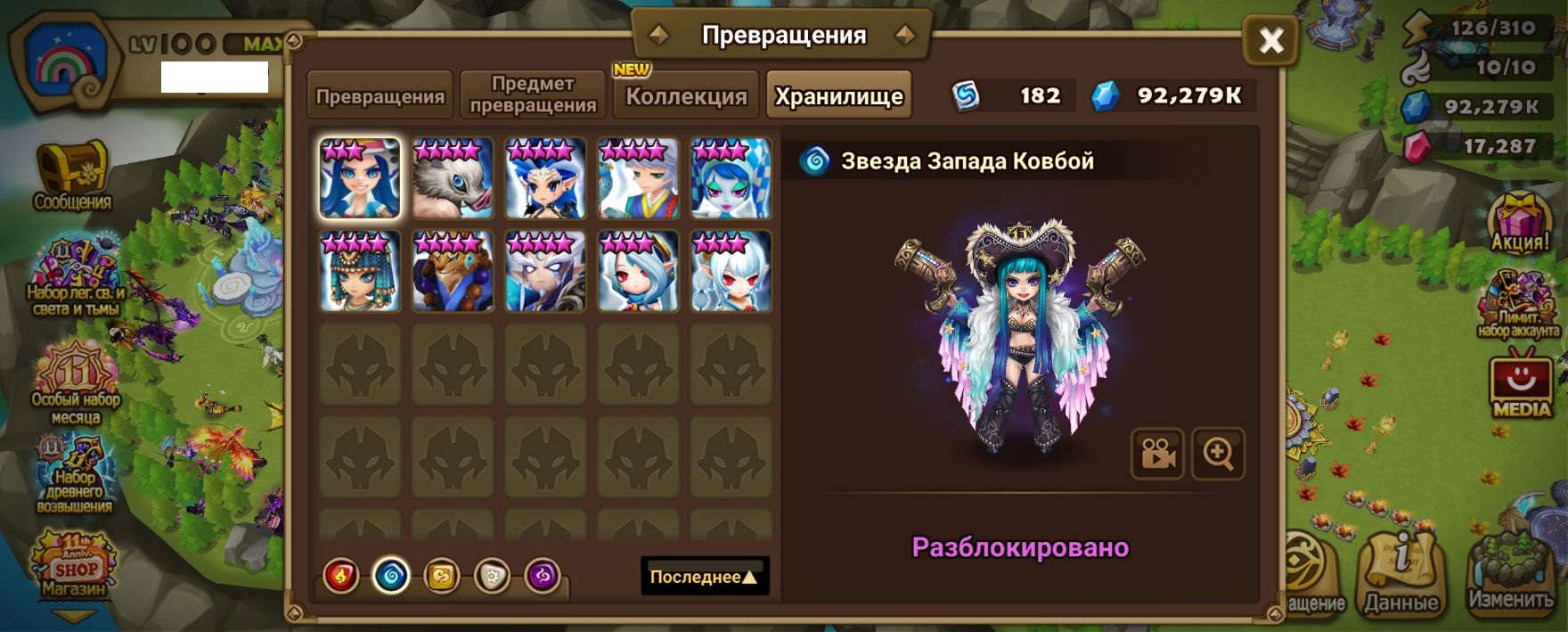Open Сообщения chest messages
The height and width of the screenshot is (632, 1568).
72,178
